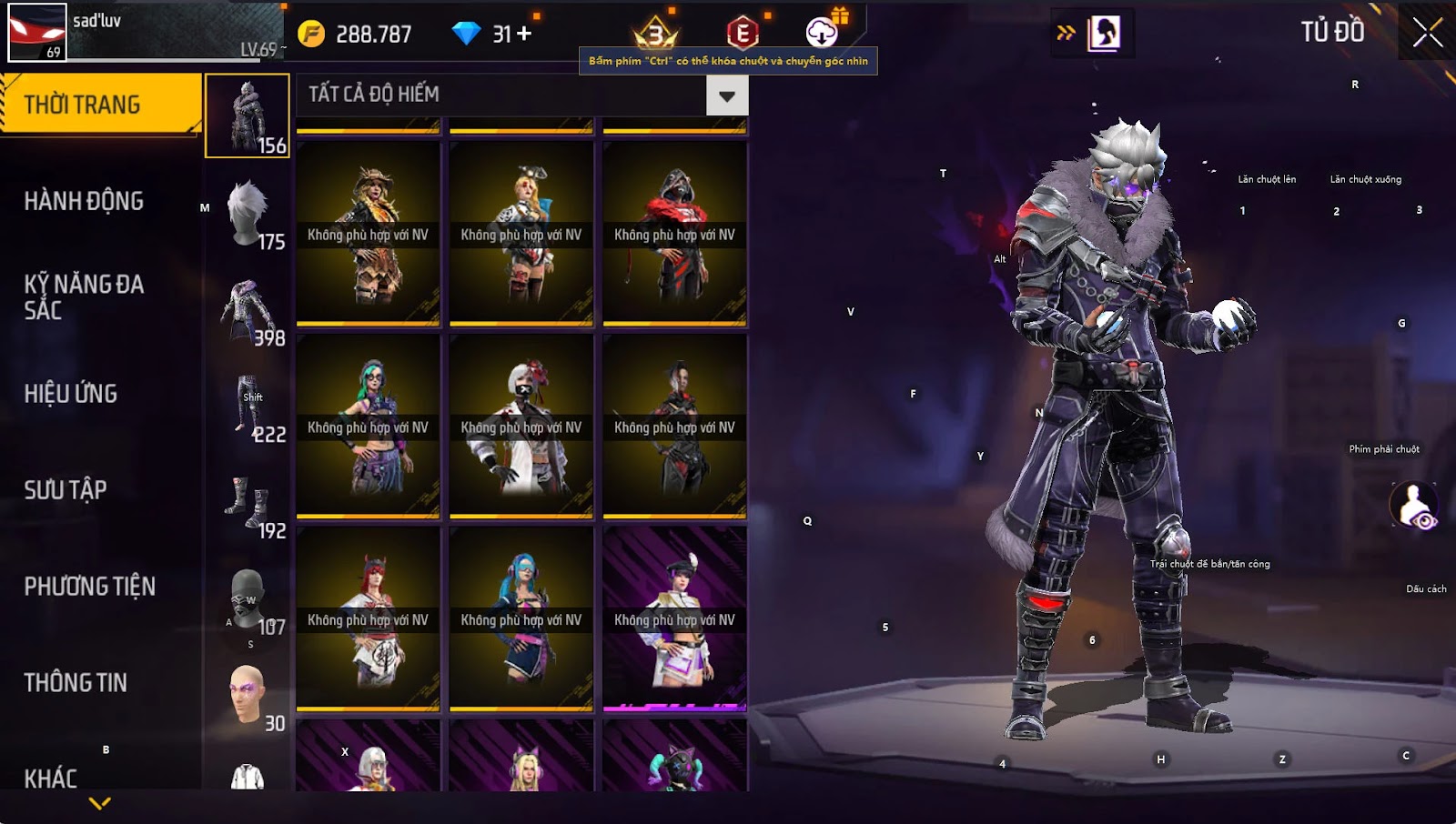
Task: Choose the outfit sets subcategory with 156 items
Action: 248,116
